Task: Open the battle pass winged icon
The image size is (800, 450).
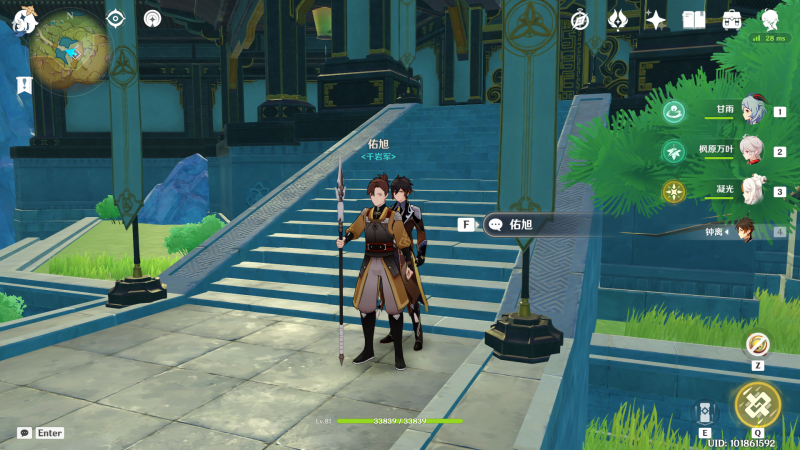Action: click(x=618, y=19)
